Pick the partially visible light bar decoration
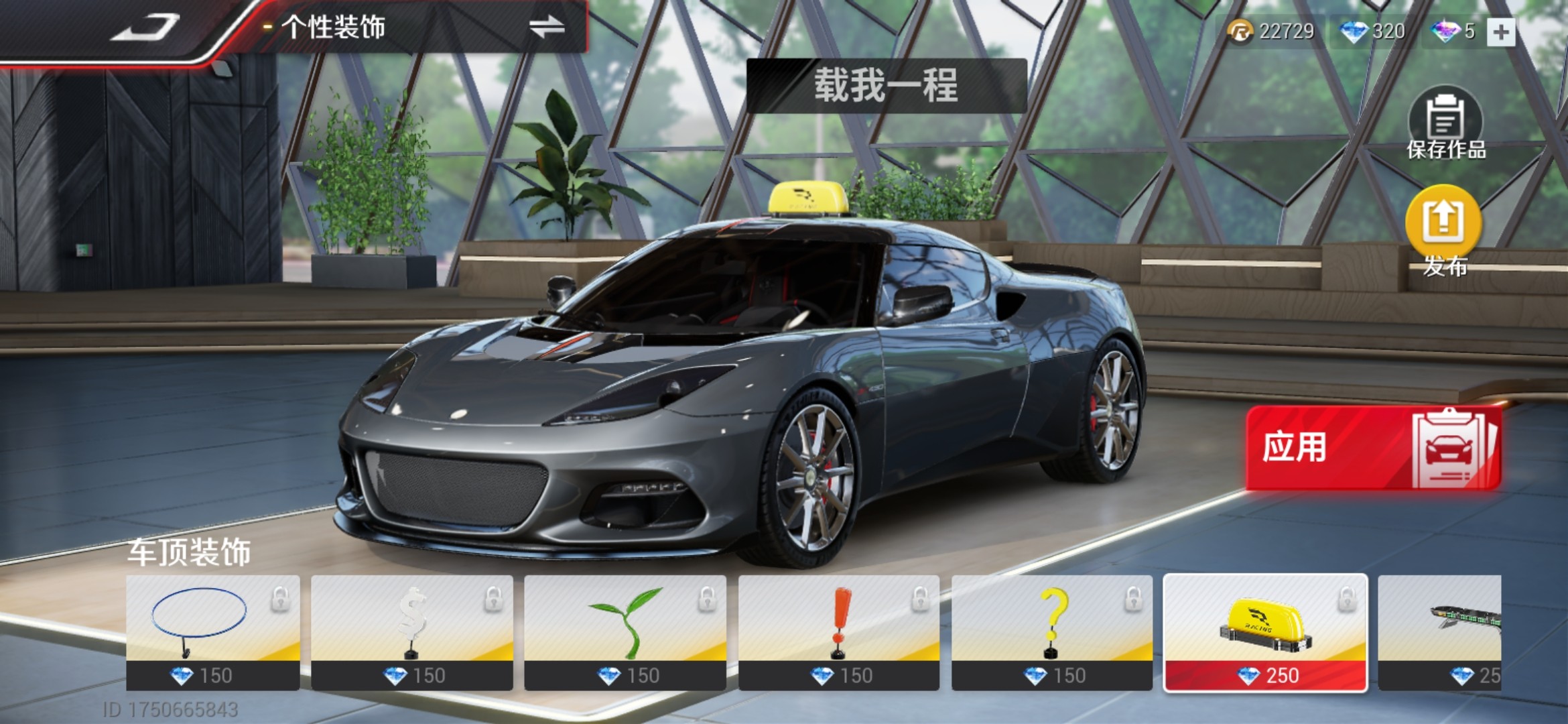 [x=1439, y=632]
